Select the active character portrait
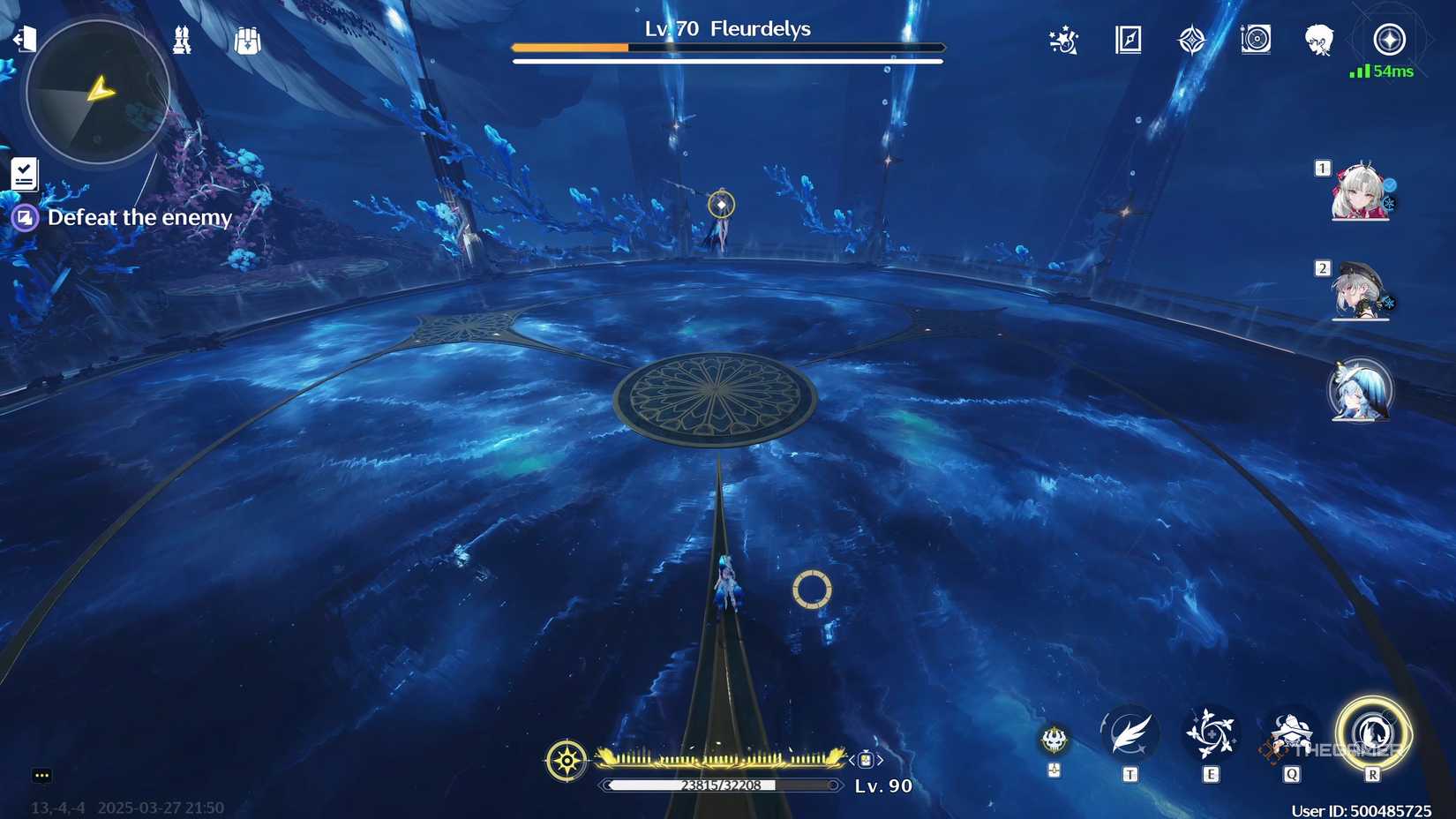Image resolution: width=1456 pixels, height=819 pixels. click(1361, 393)
